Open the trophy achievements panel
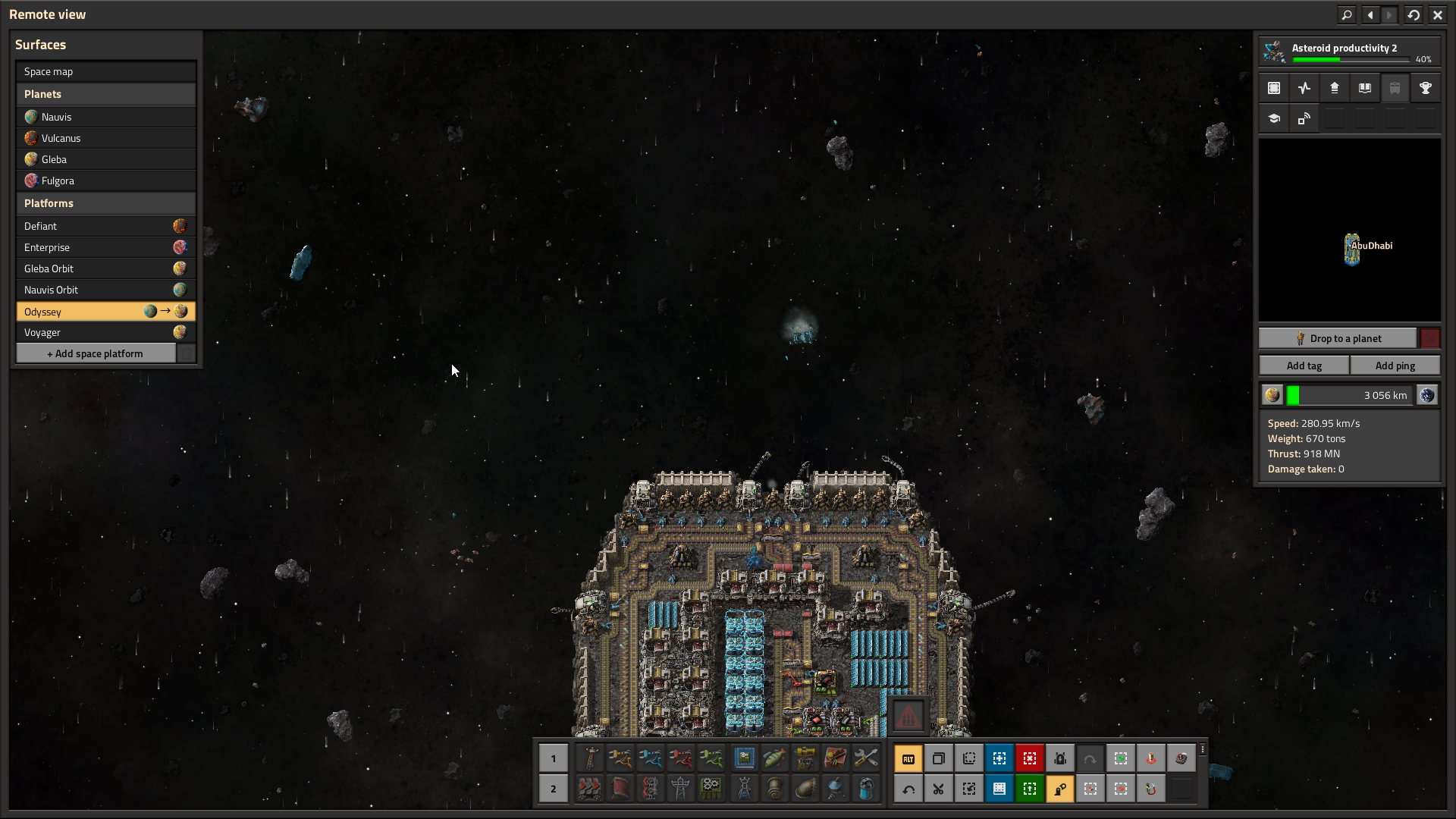 [x=1425, y=88]
